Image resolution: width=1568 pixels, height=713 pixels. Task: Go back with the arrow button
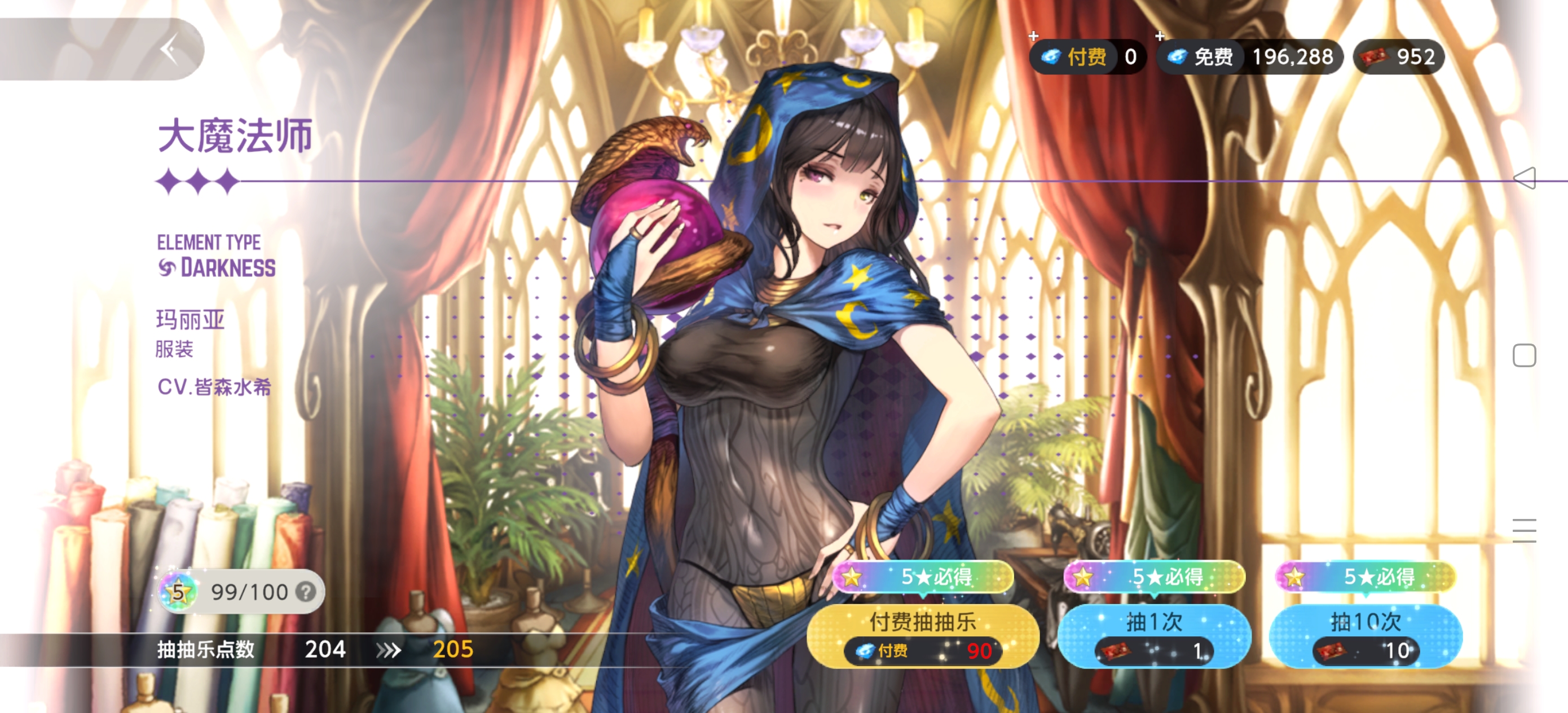[x=170, y=49]
